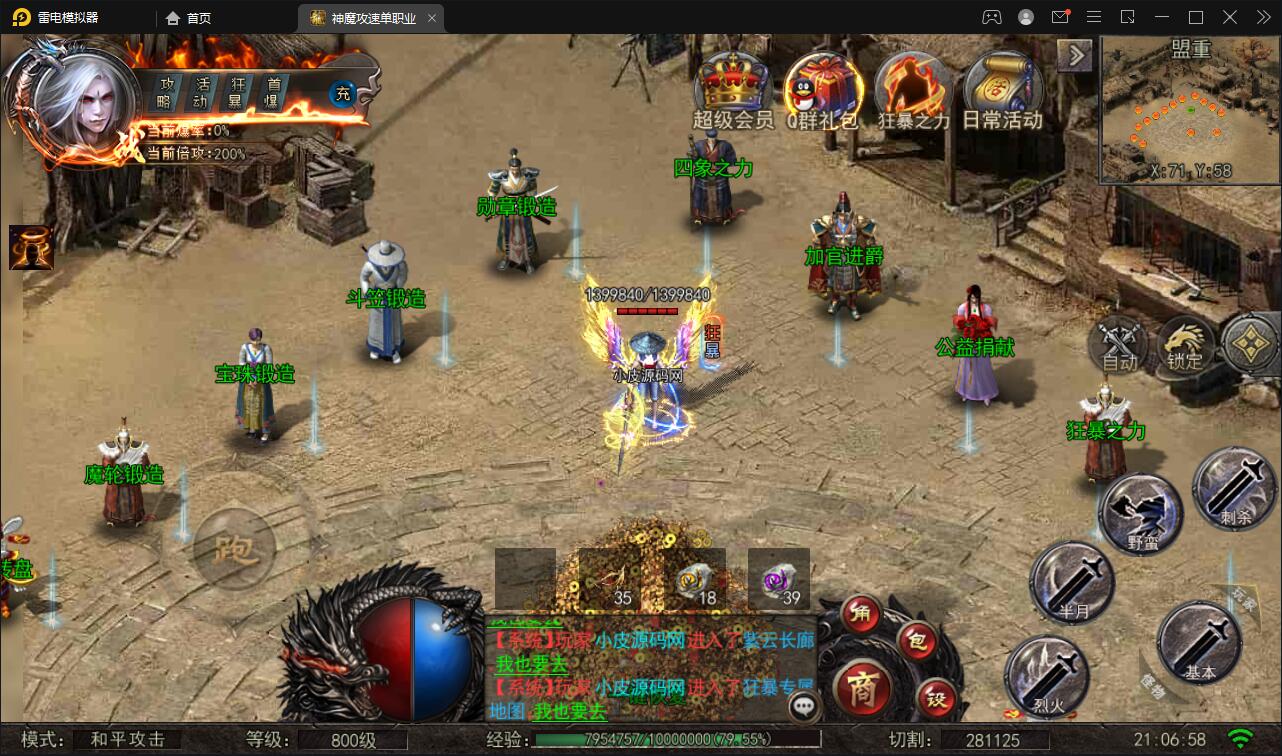Tap the 攻略 guide button

(166, 93)
